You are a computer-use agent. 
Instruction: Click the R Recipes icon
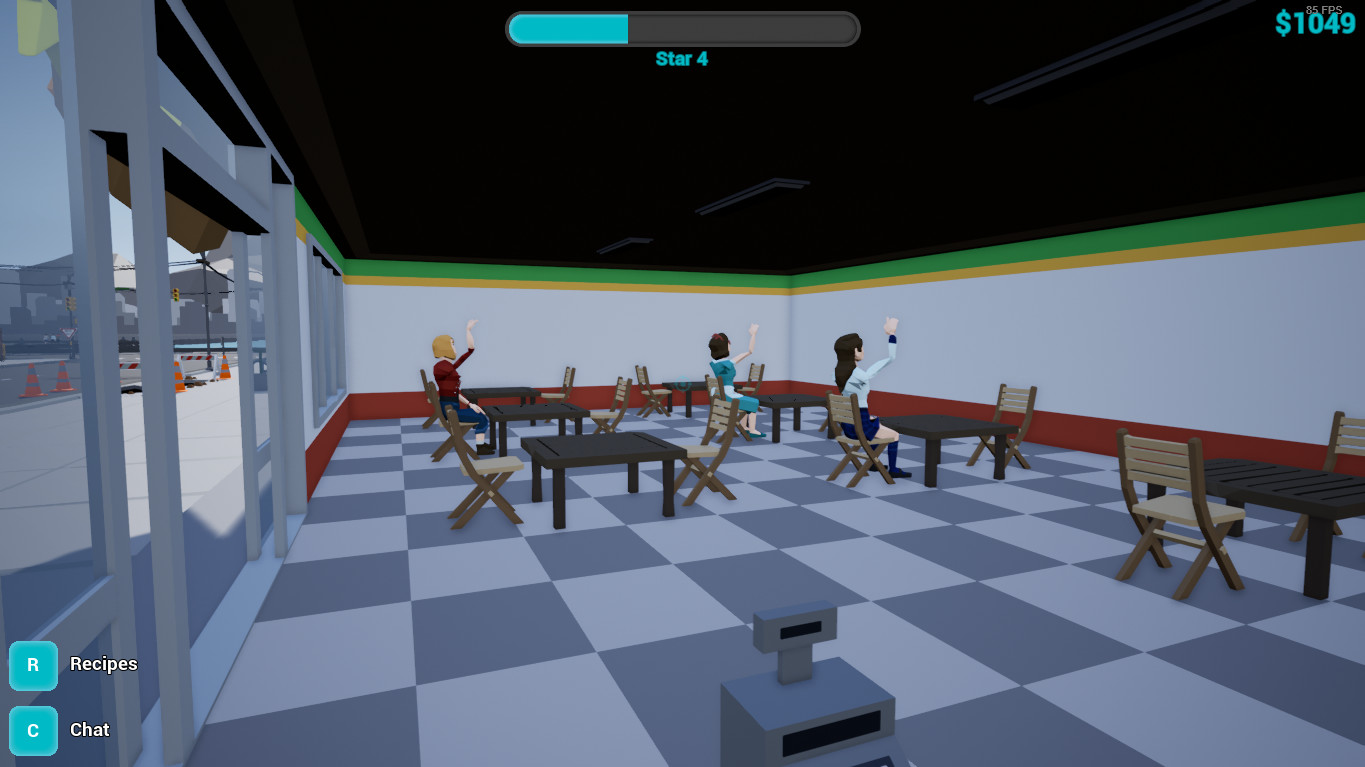pos(33,665)
